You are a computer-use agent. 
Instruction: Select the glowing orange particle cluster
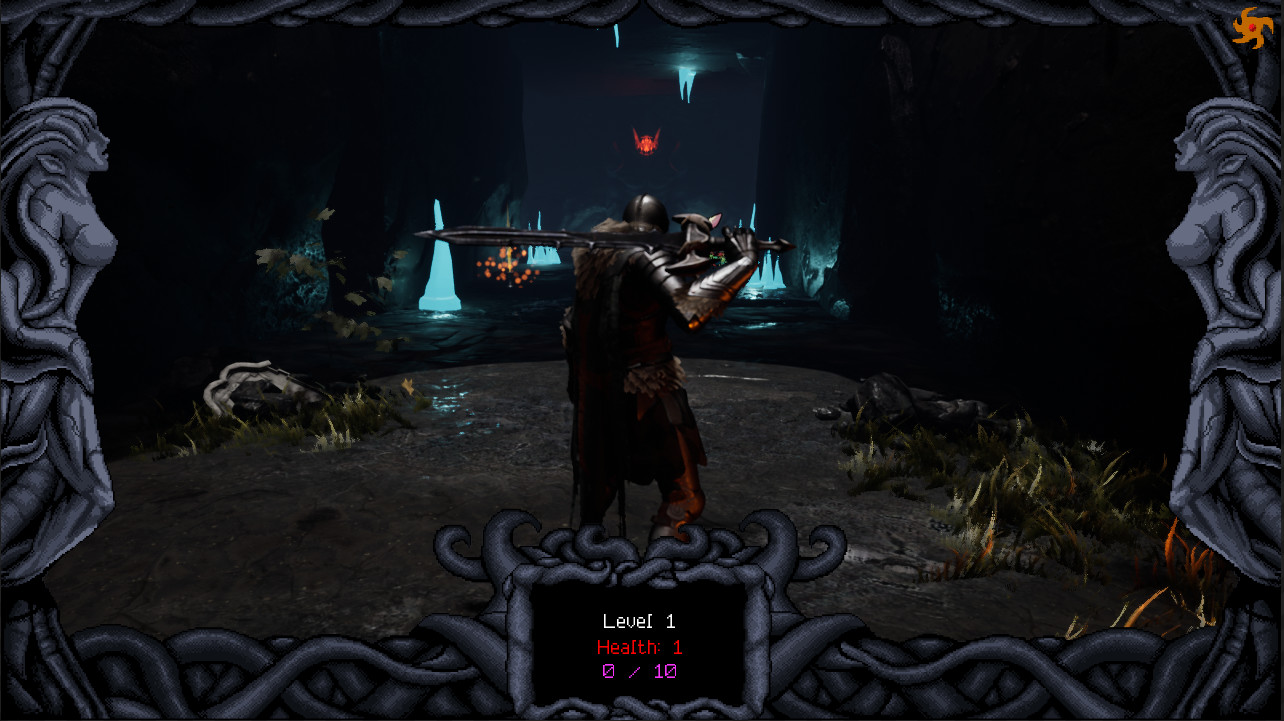(x=502, y=268)
